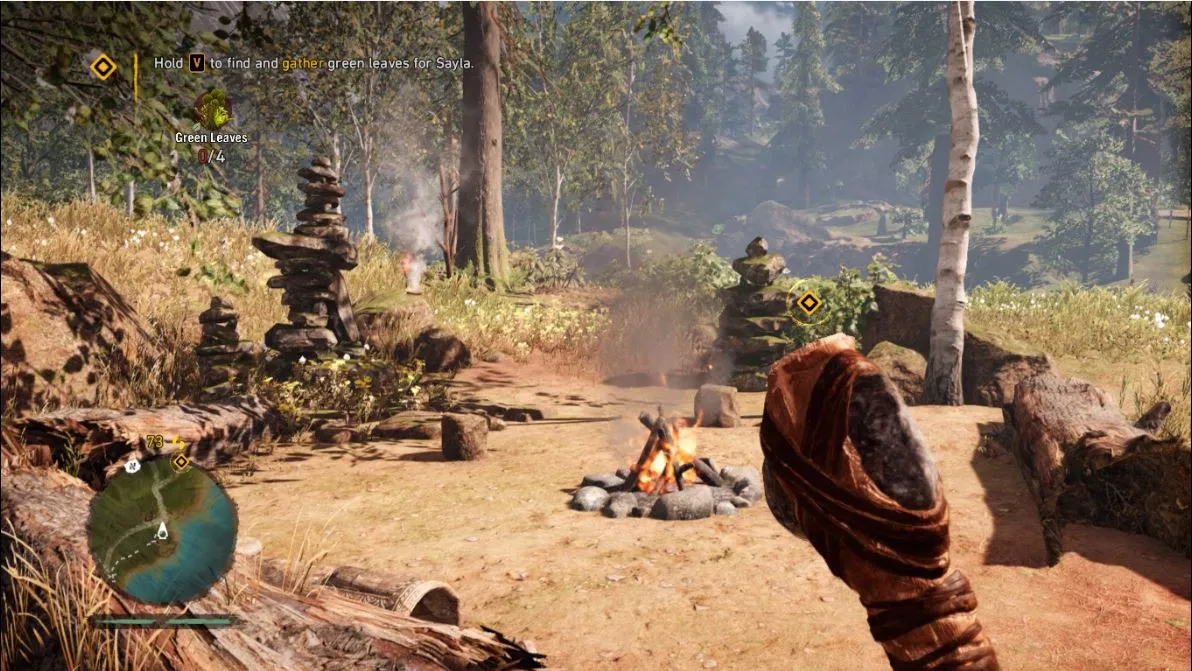Open the circular minimap
The height and width of the screenshot is (671, 1192).
coord(162,530)
